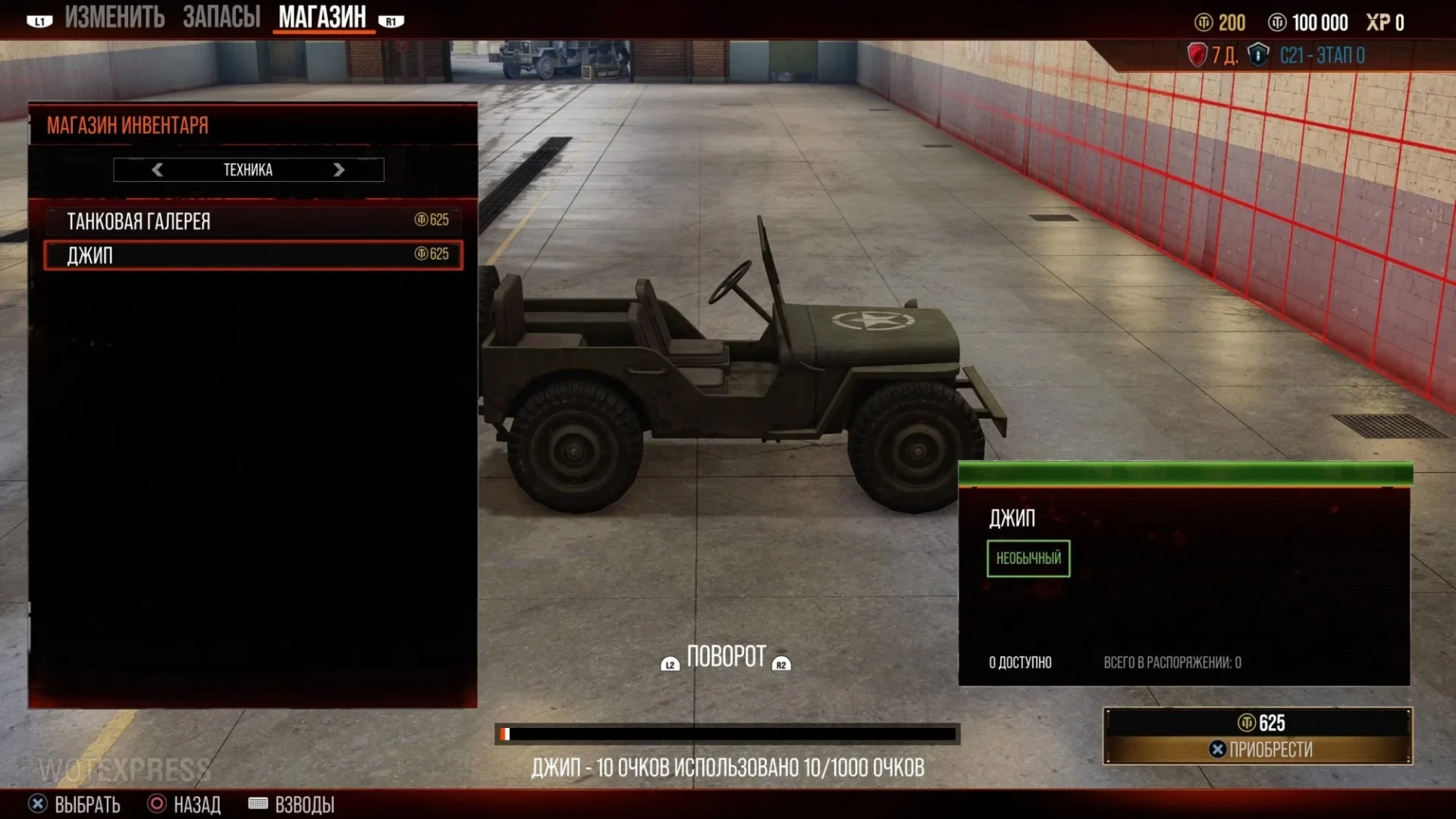
Task: Go to next category with right arrow
Action: (339, 170)
